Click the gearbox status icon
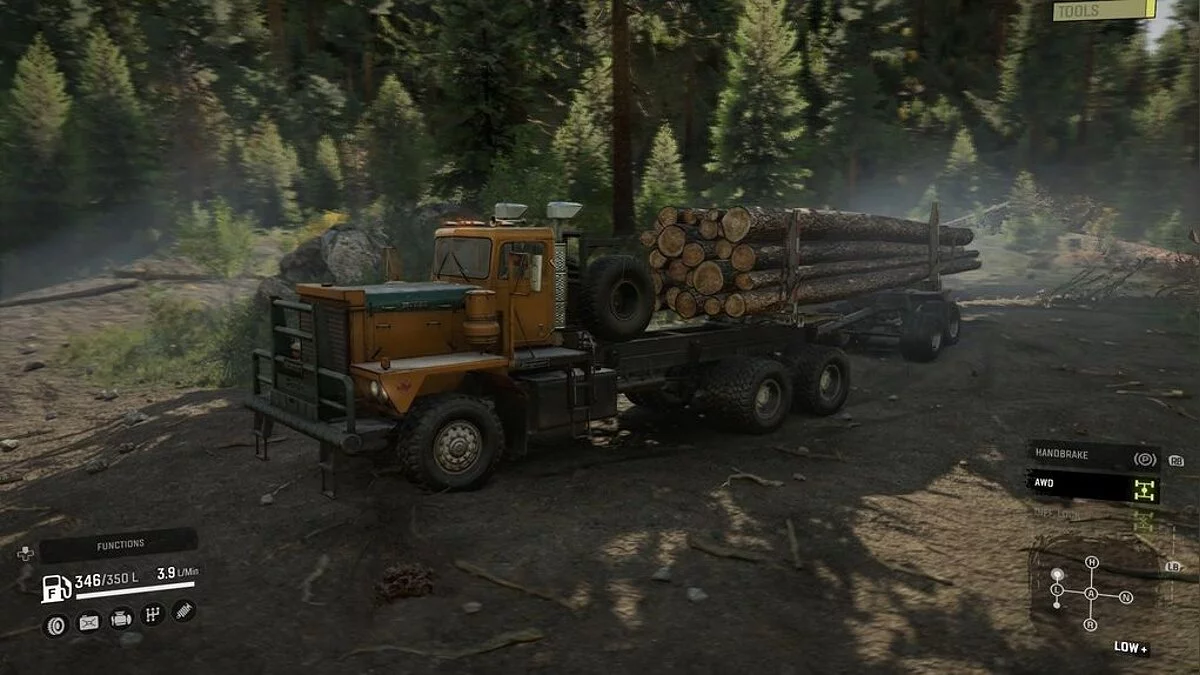This screenshot has width=1200, height=675. [152, 614]
